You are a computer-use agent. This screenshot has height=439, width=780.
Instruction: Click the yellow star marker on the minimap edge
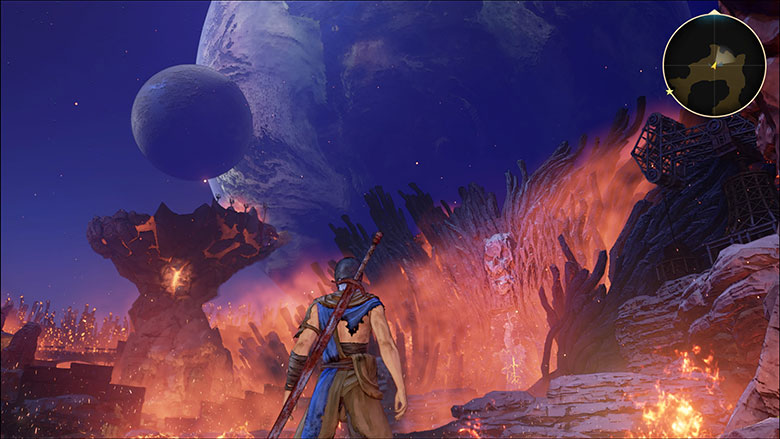click(x=669, y=92)
